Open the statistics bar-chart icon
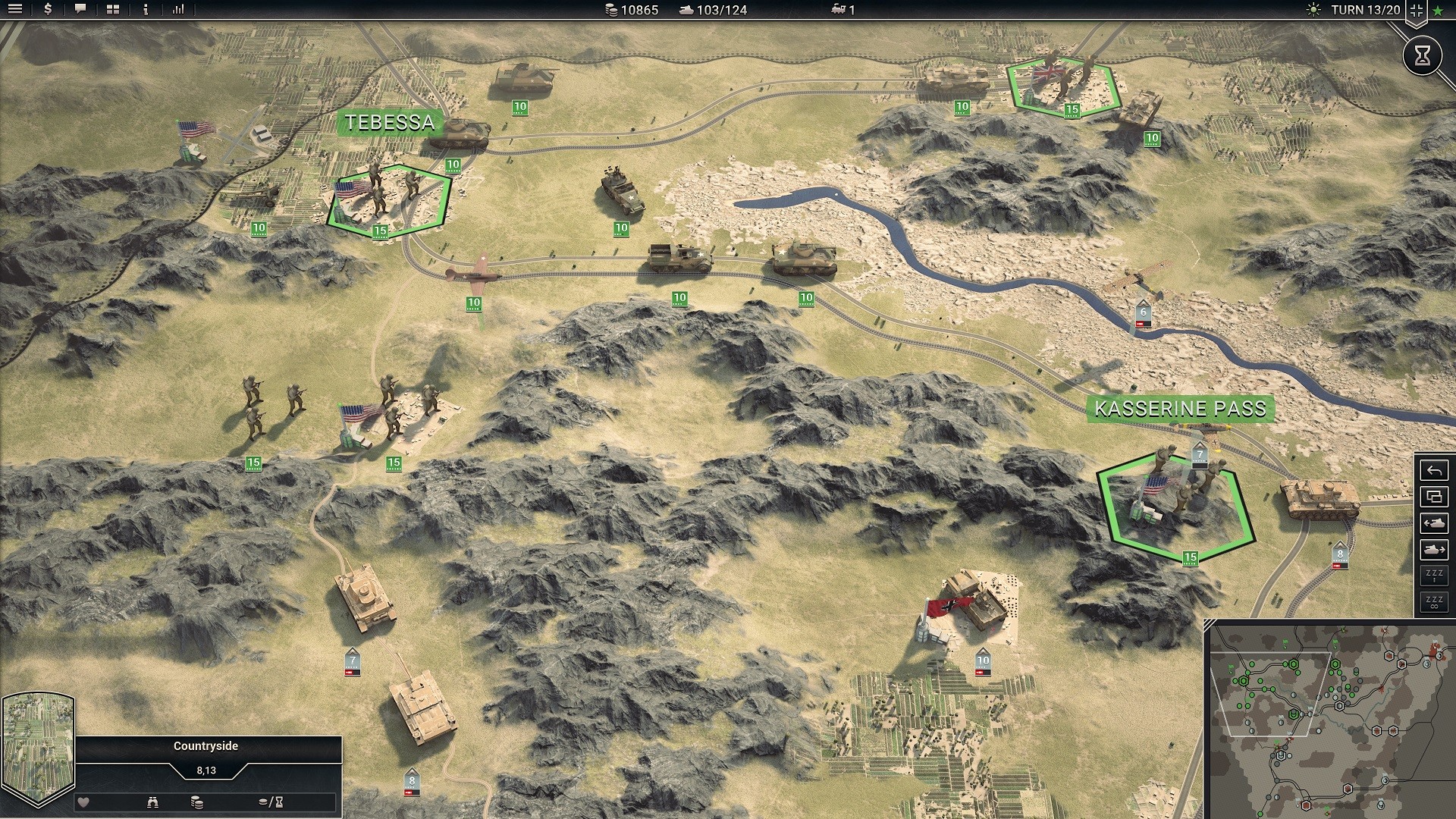 (x=179, y=11)
